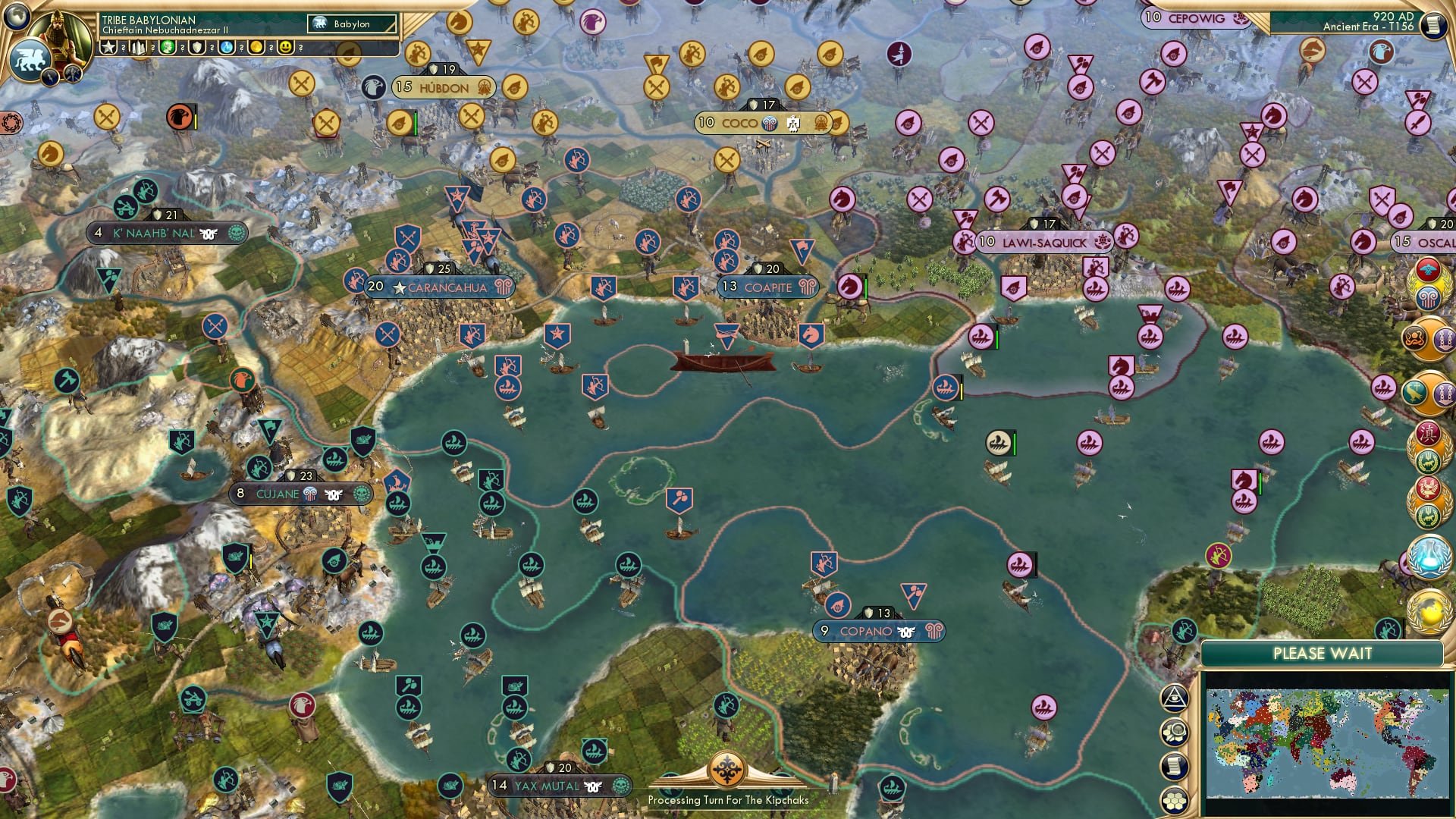
Task: Click the winged lion emblem by the leader portrait
Action: tap(30, 58)
